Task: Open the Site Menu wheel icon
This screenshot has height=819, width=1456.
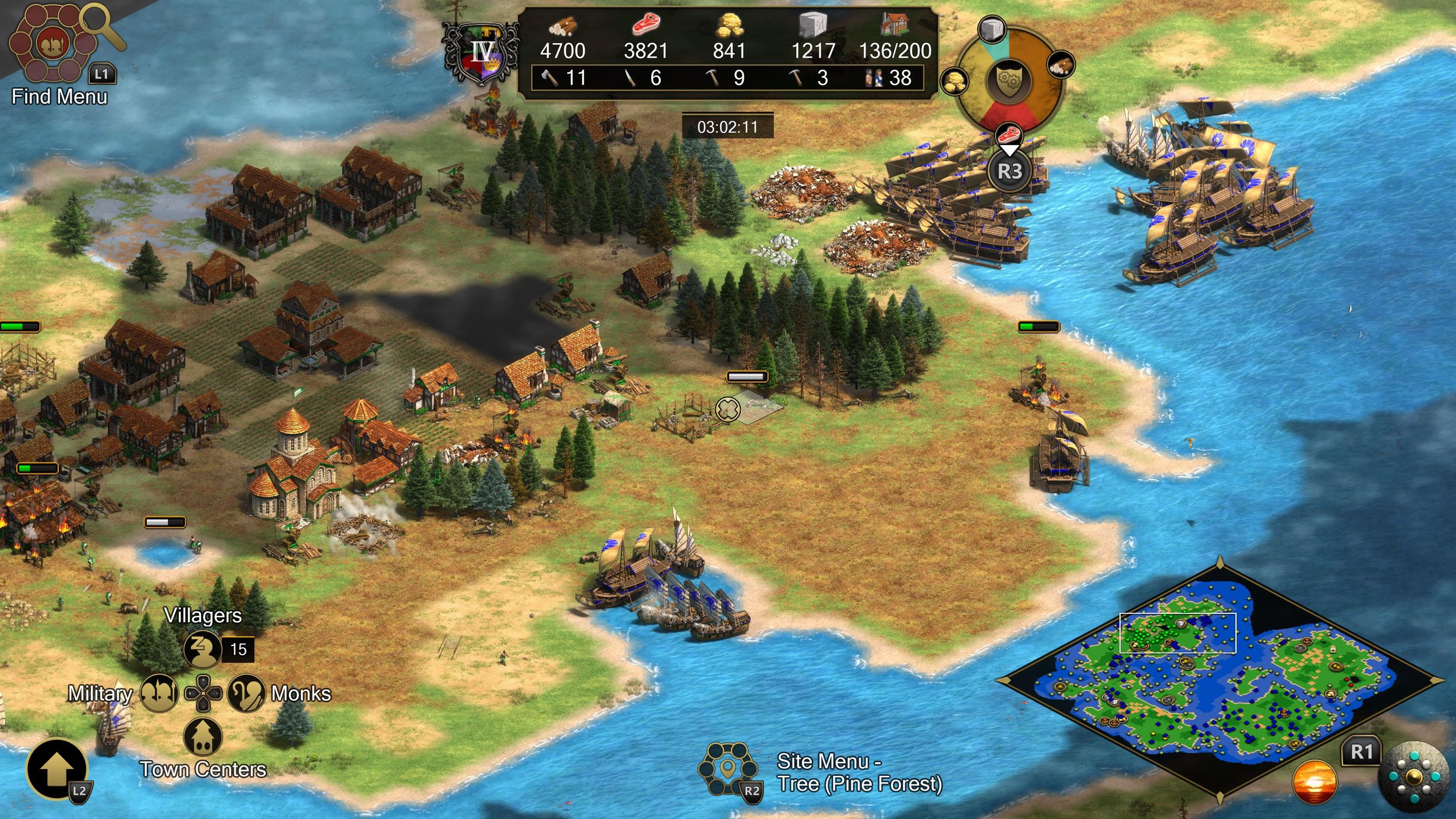Action: (x=727, y=769)
